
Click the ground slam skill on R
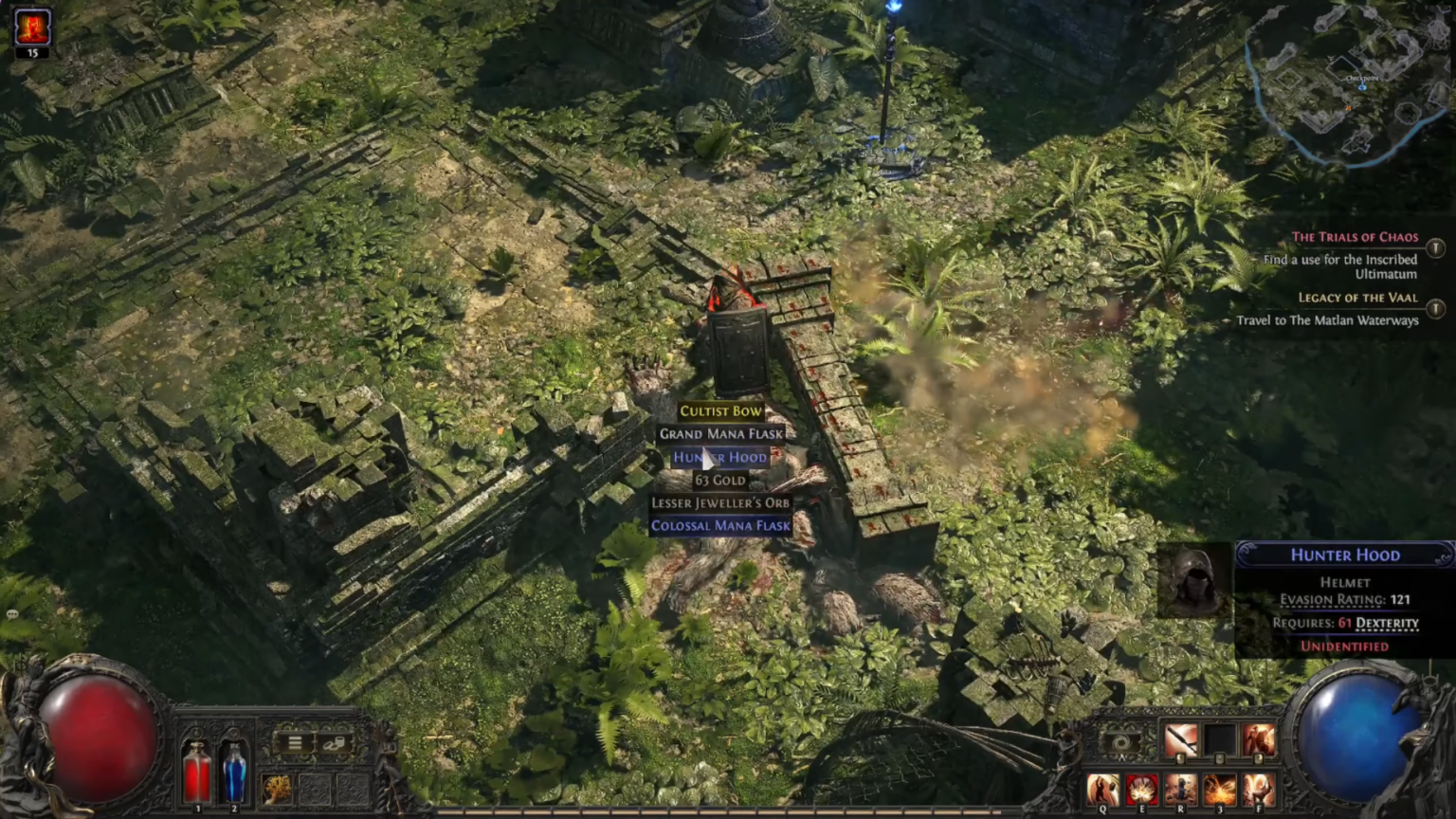tap(1179, 790)
